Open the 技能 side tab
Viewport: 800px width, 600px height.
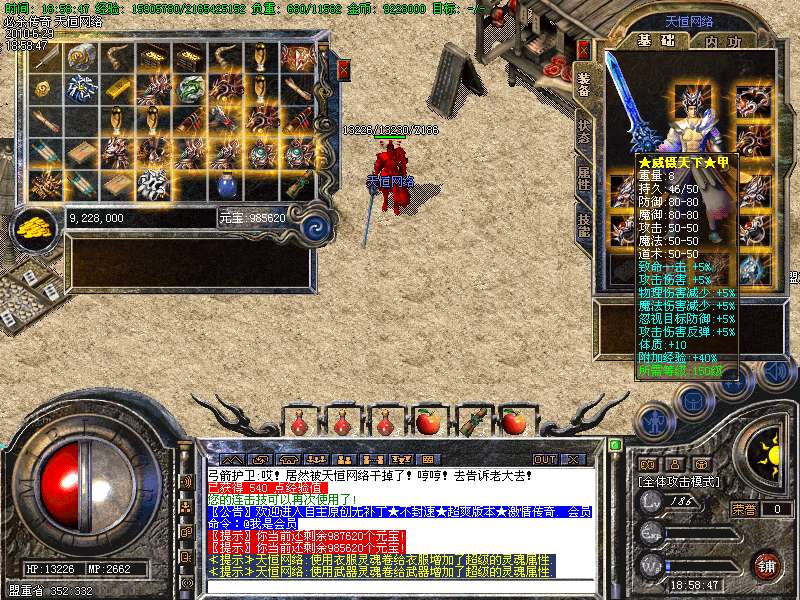tap(584, 223)
